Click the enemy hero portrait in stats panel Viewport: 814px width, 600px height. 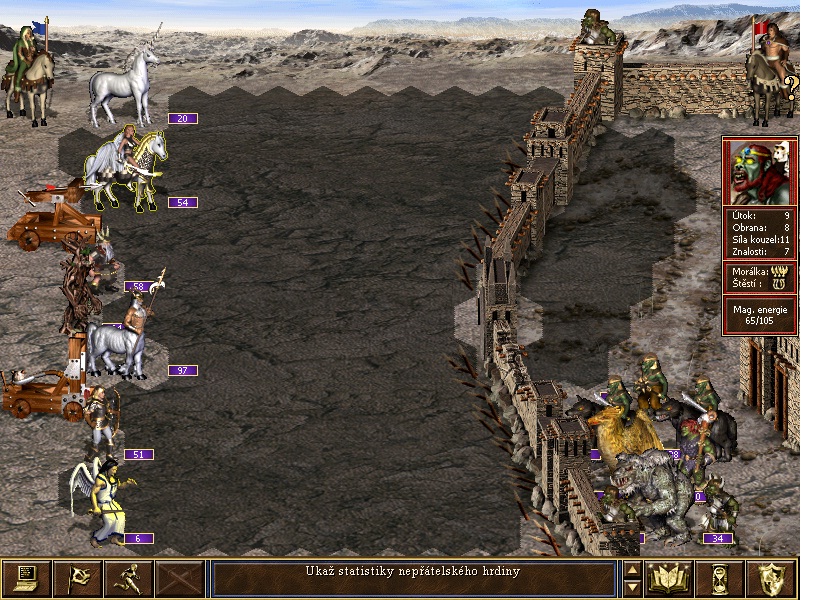pyautogui.click(x=760, y=171)
